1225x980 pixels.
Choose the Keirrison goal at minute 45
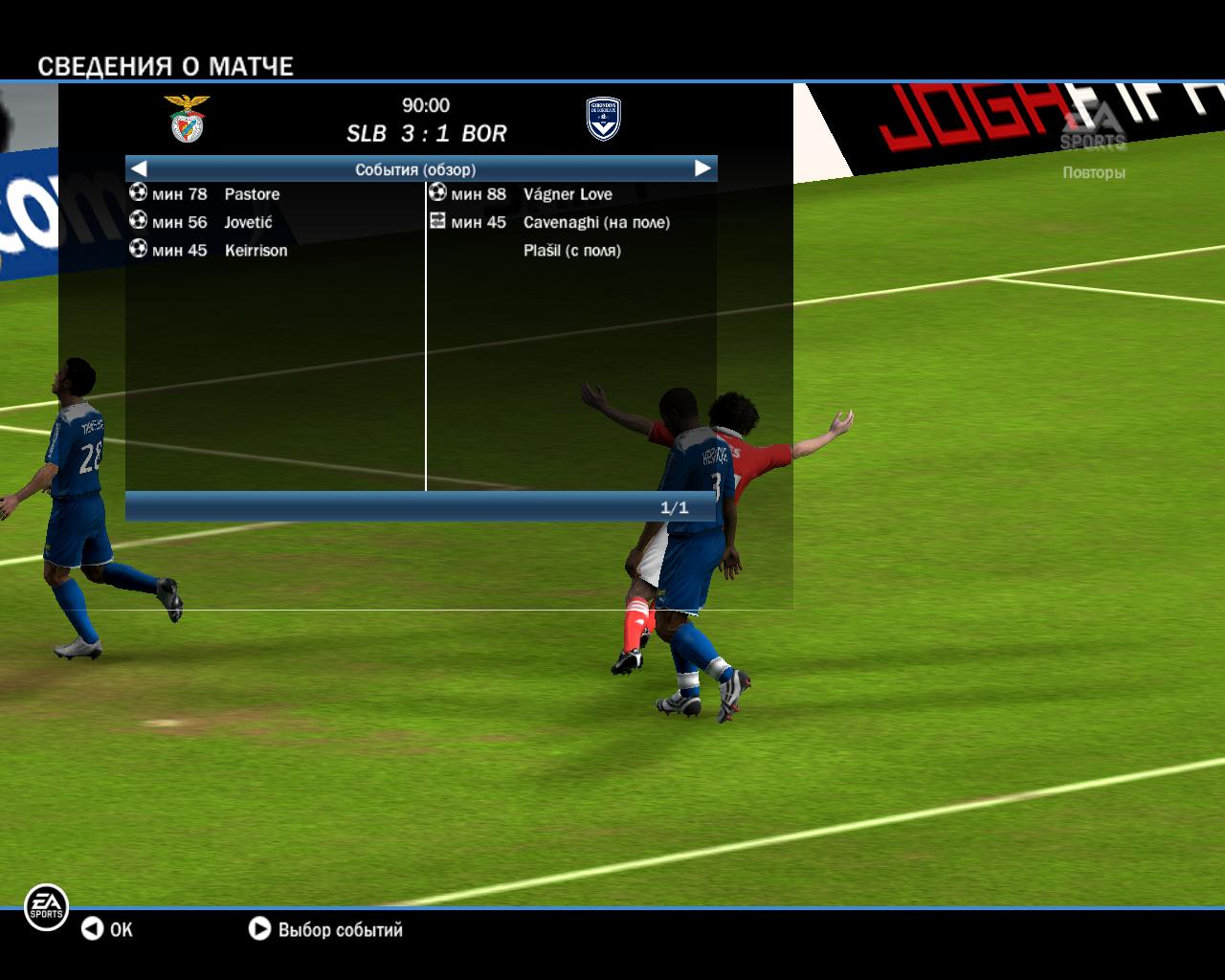(256, 250)
